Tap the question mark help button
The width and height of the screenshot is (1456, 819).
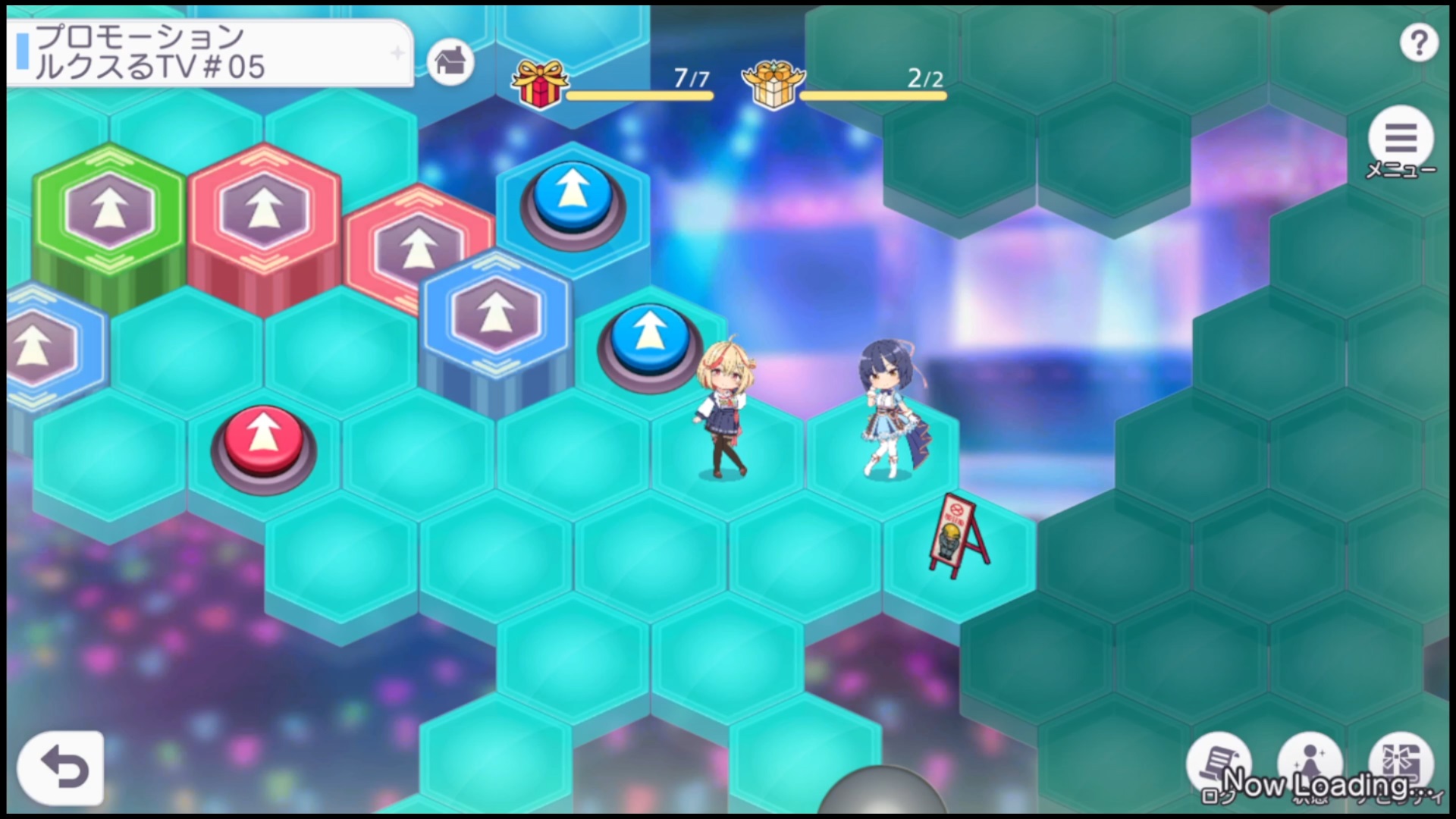point(1418,43)
